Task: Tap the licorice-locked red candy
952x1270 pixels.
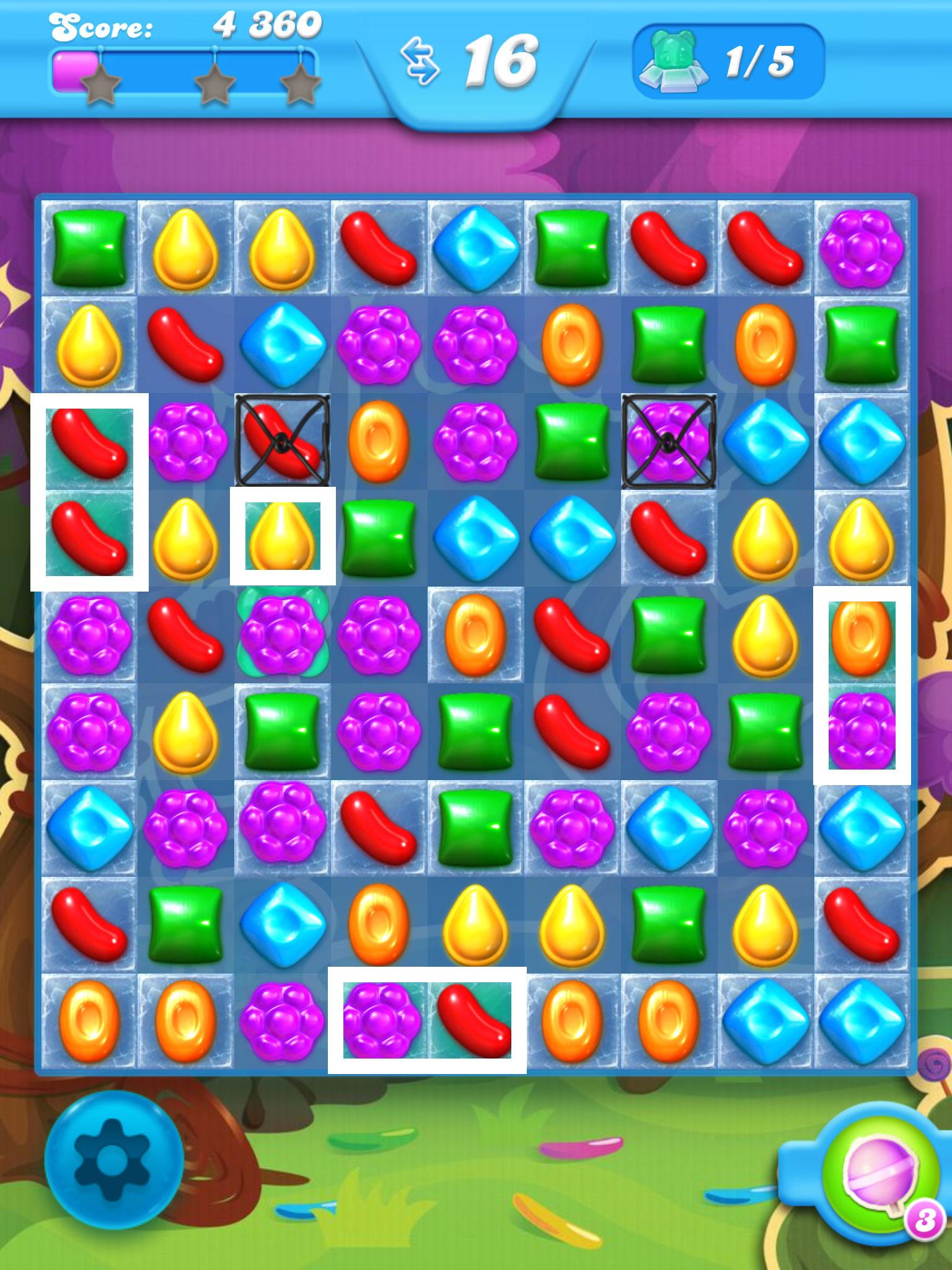Action: pos(282,440)
